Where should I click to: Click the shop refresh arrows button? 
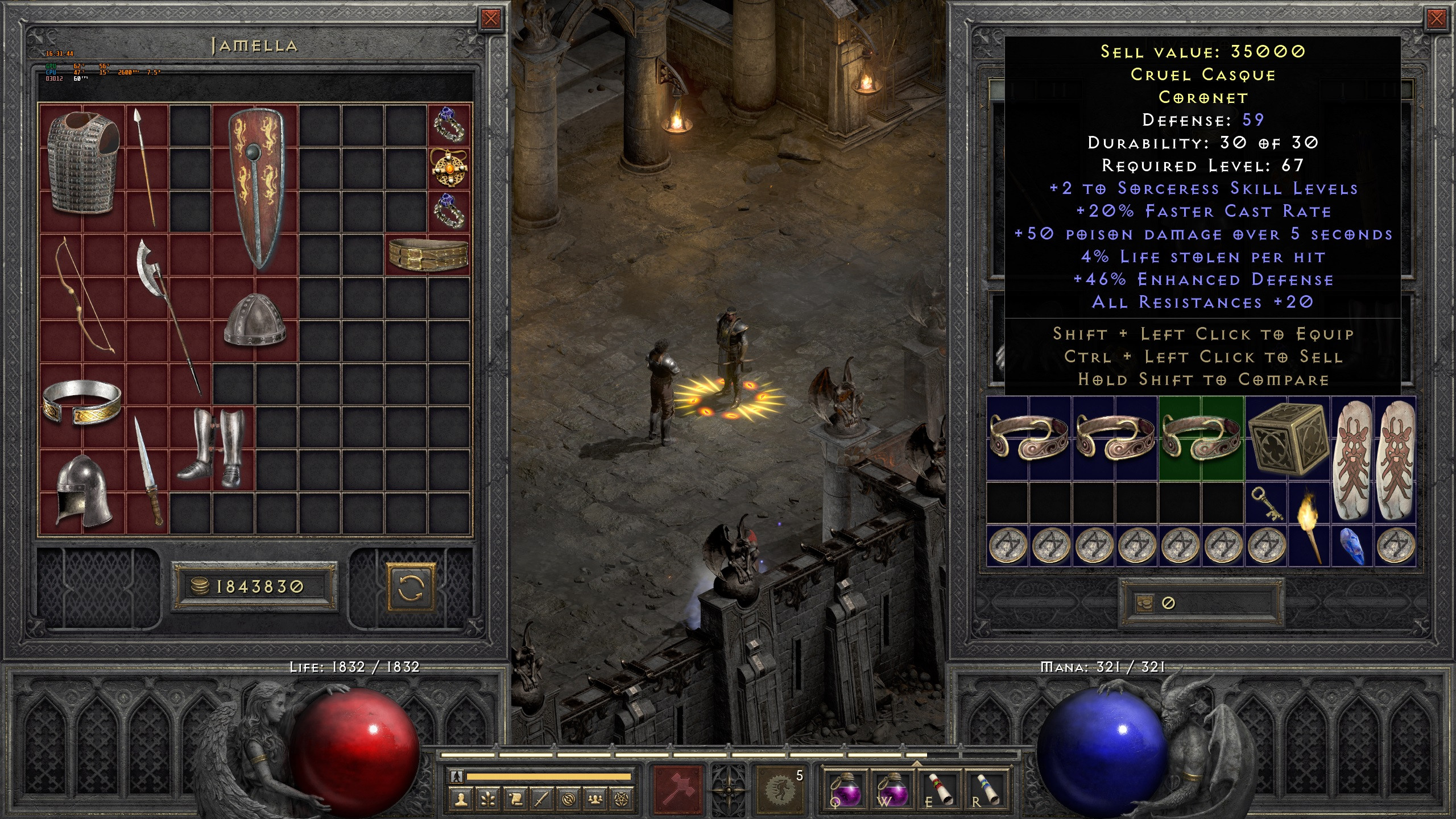pos(411,587)
